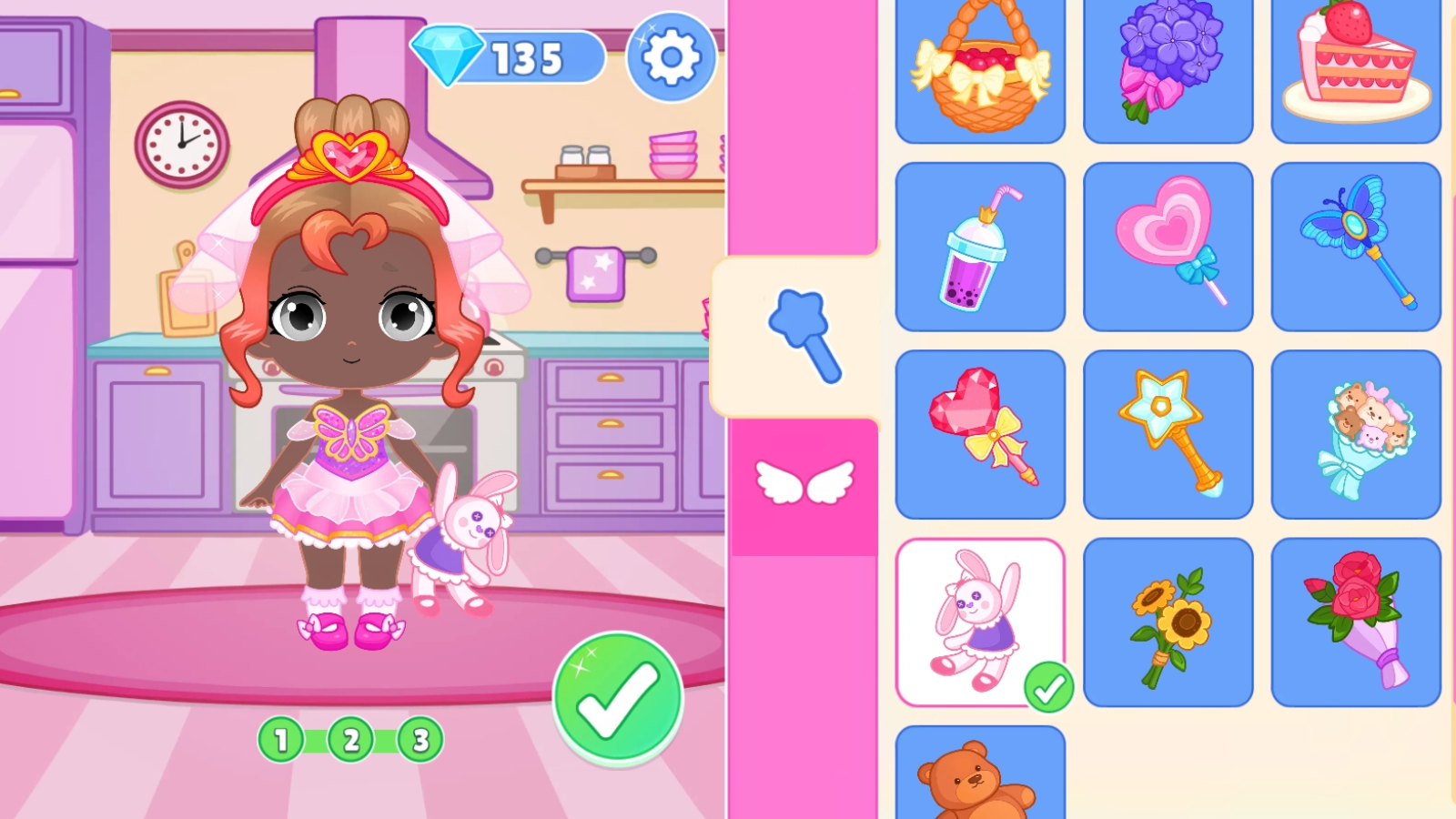The height and width of the screenshot is (819, 1456).
Task: Select the purple hydrangea bouquet
Action: point(1168,62)
